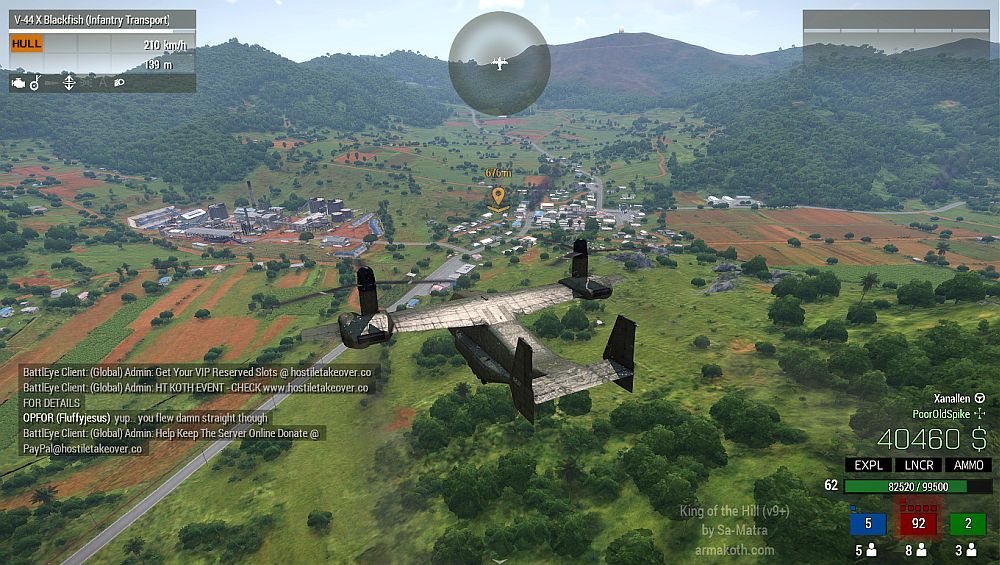Click the LNCR perk label
The width and height of the screenshot is (1000, 565).
(917, 465)
